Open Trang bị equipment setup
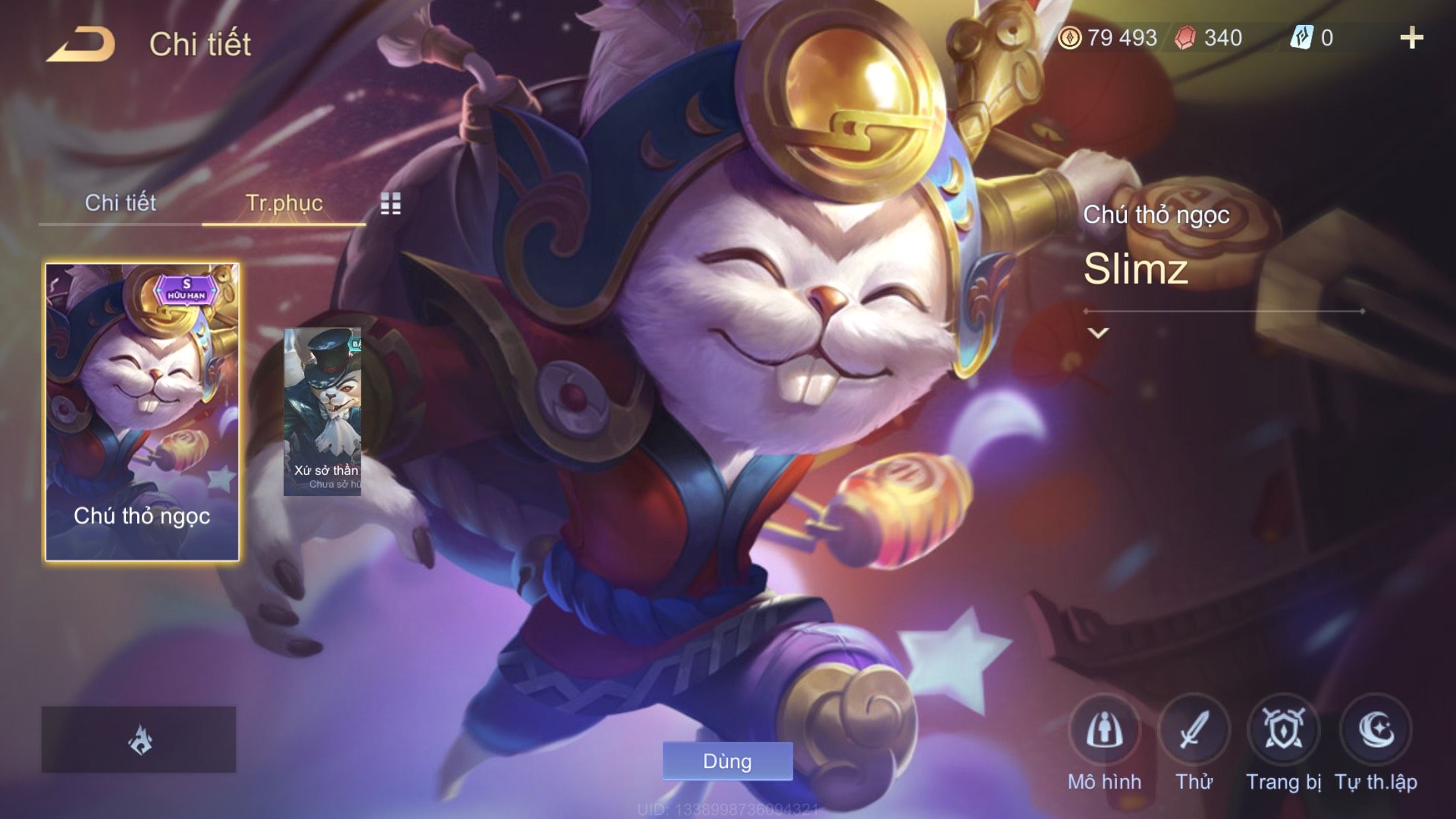 pos(1283,731)
